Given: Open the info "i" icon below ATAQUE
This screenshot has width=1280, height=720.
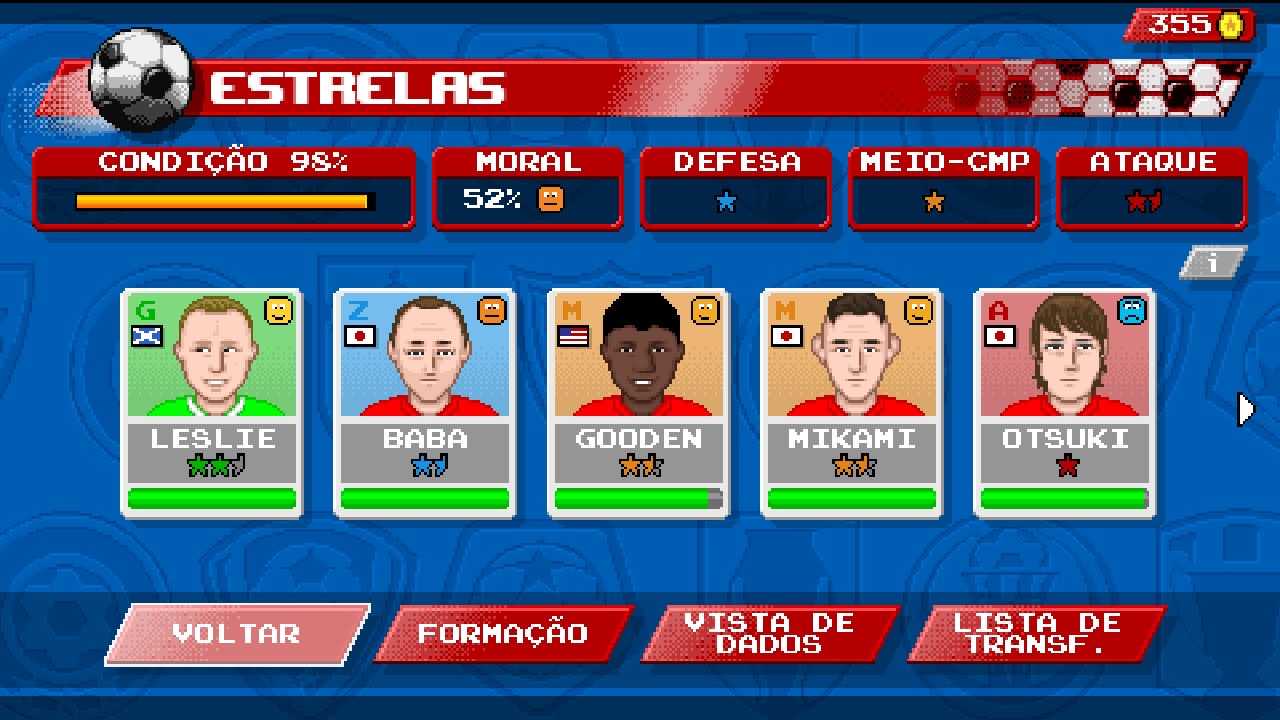Looking at the screenshot, I should pos(1213,262).
